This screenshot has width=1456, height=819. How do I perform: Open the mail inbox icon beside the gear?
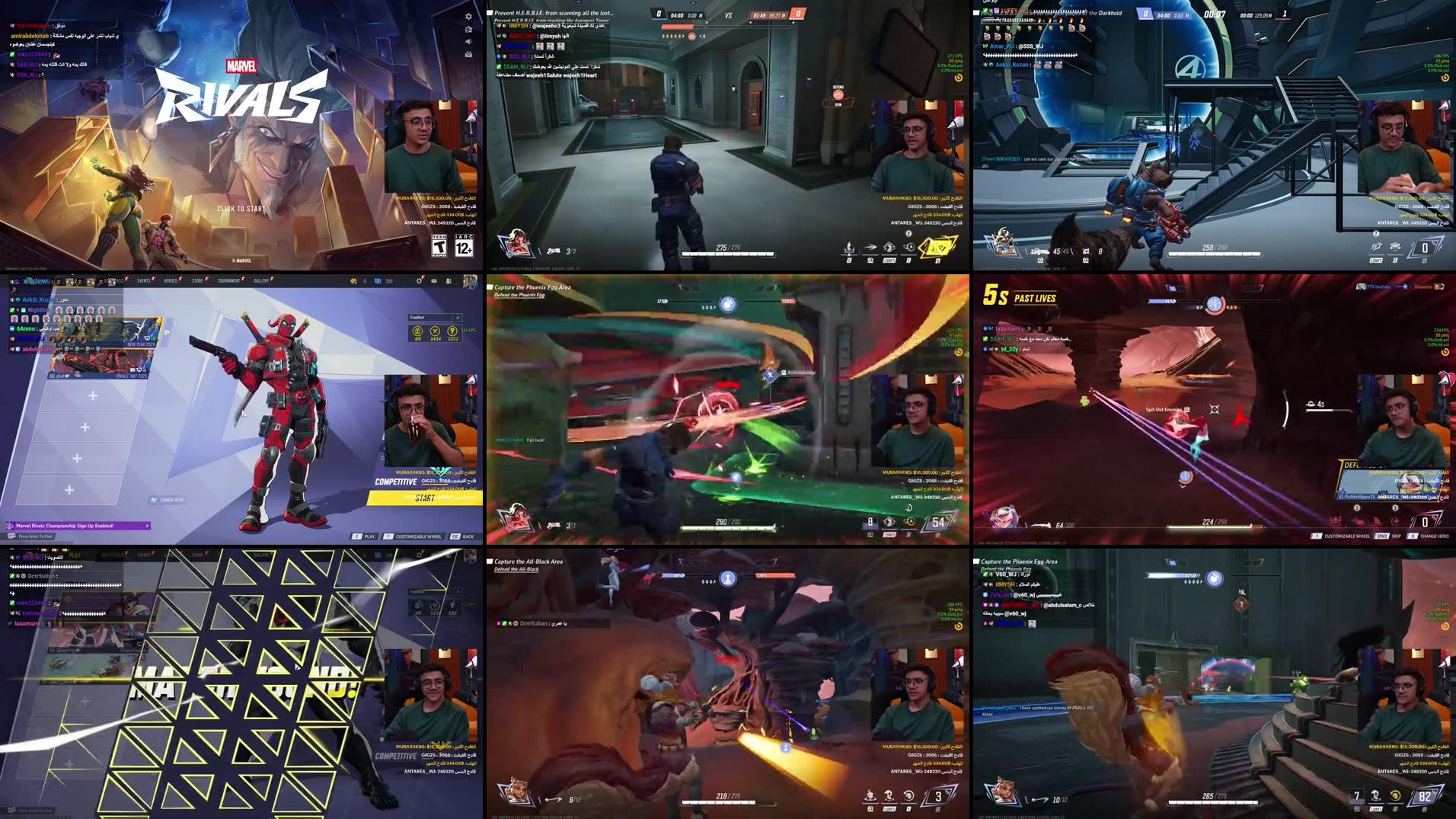click(x=433, y=281)
